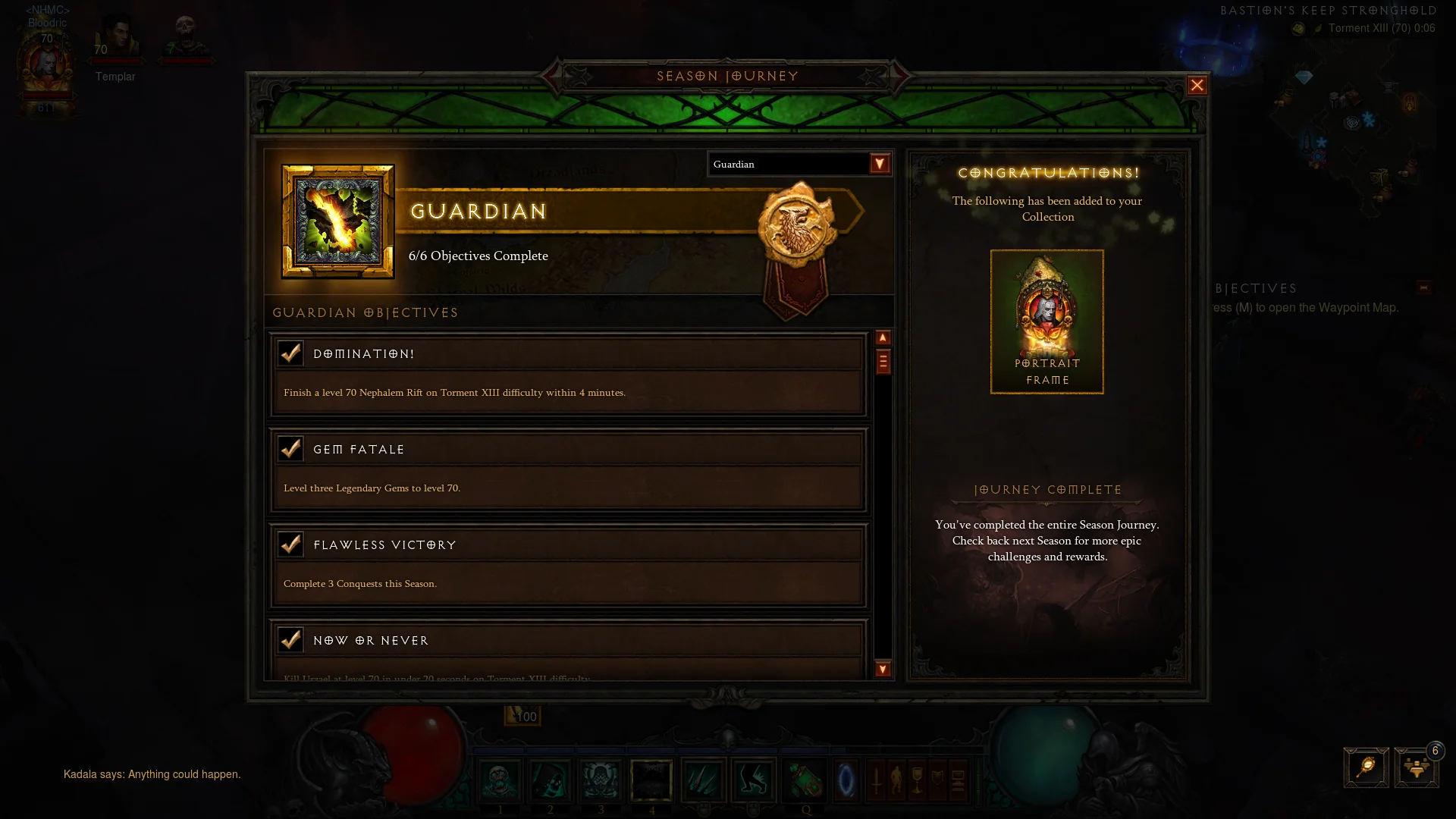Select the Gem Fatale objective row

(x=568, y=469)
